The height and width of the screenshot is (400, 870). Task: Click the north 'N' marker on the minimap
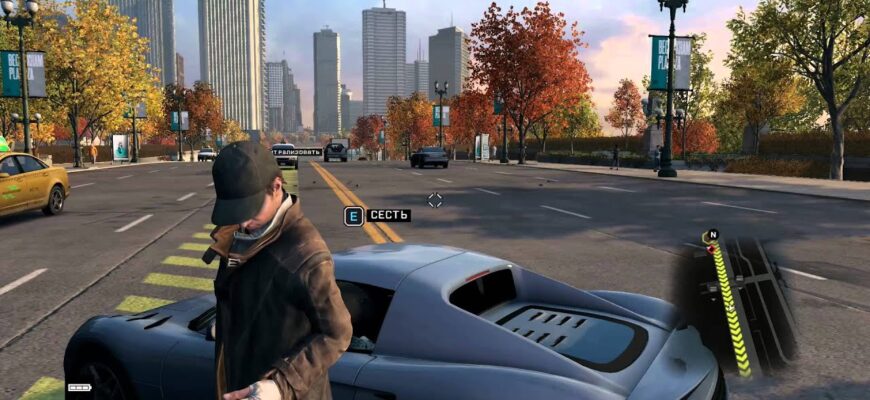coord(712,236)
